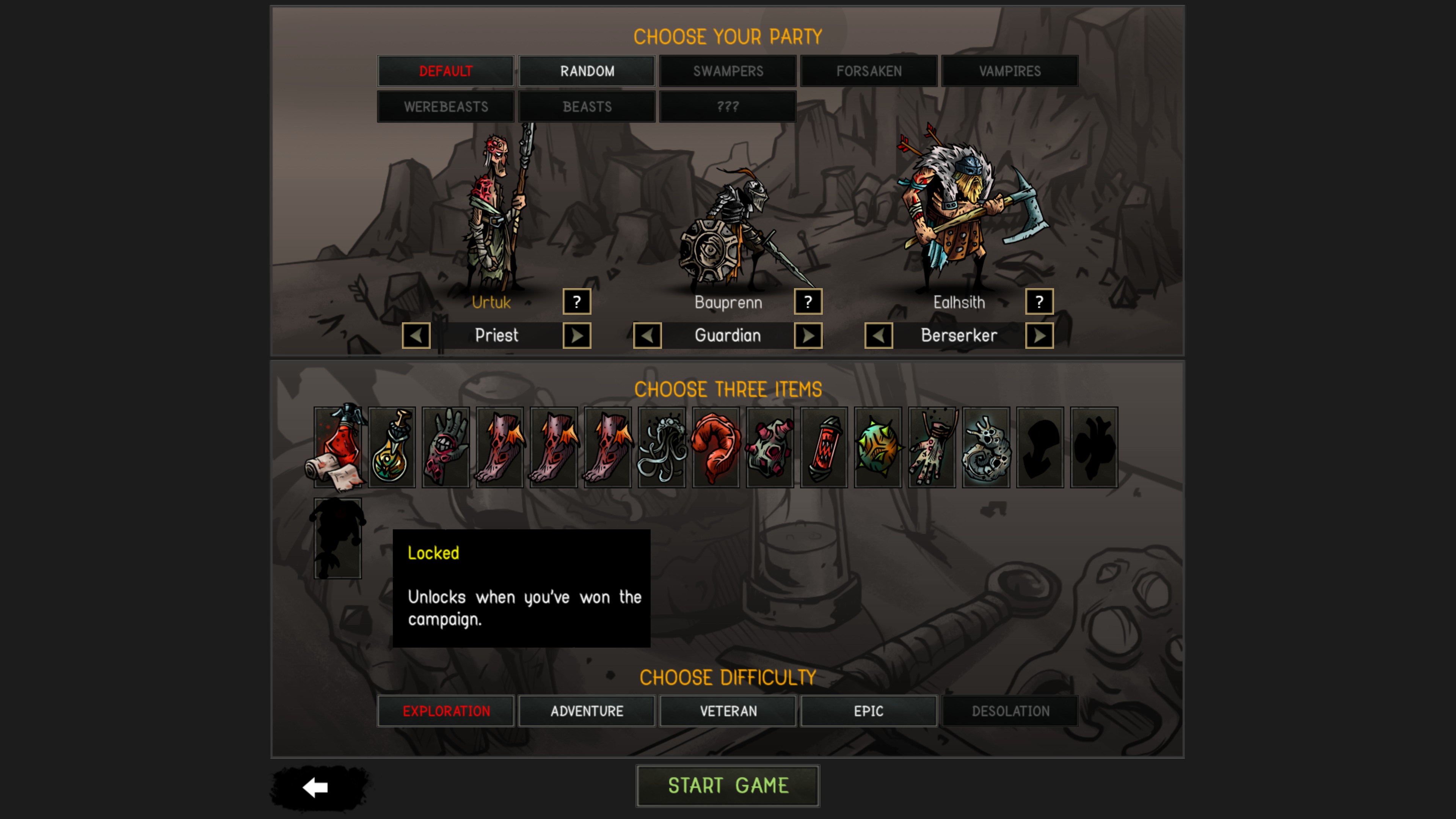Cycle Ealhsith's Berserker class forward
The width and height of the screenshot is (1456, 819).
pyautogui.click(x=1039, y=335)
